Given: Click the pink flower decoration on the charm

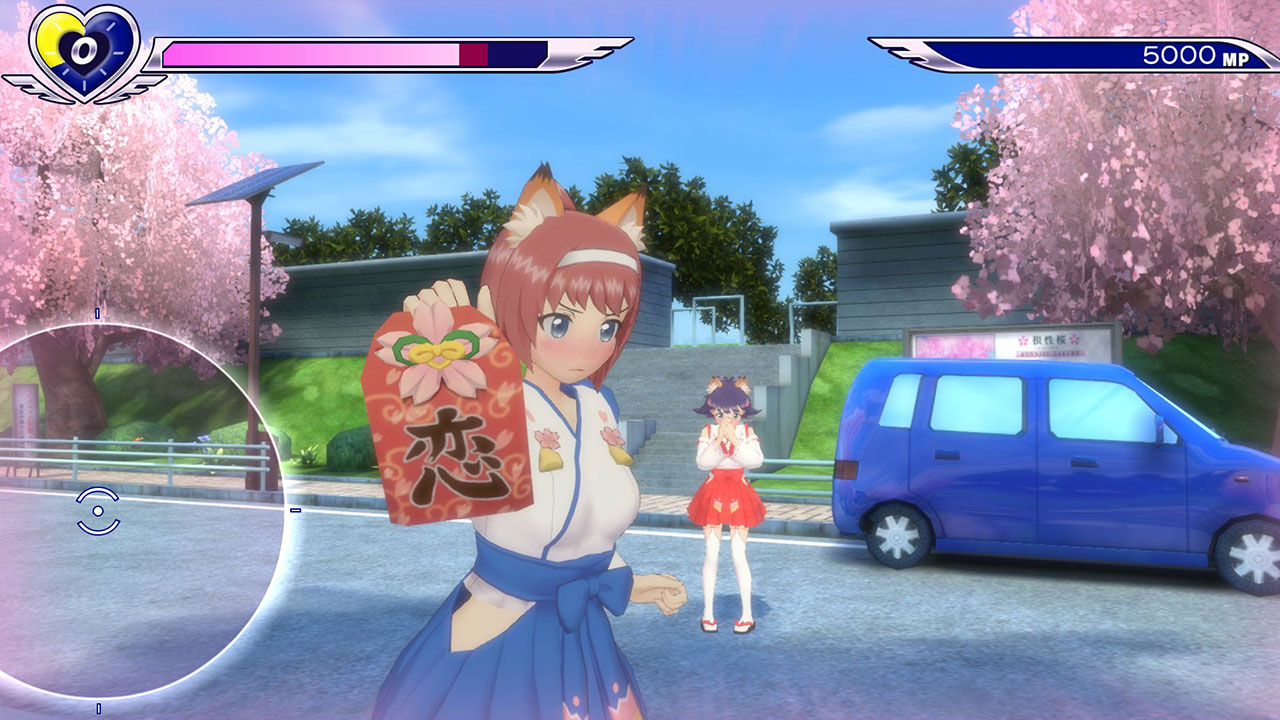Looking at the screenshot, I should pyautogui.click(x=435, y=352).
